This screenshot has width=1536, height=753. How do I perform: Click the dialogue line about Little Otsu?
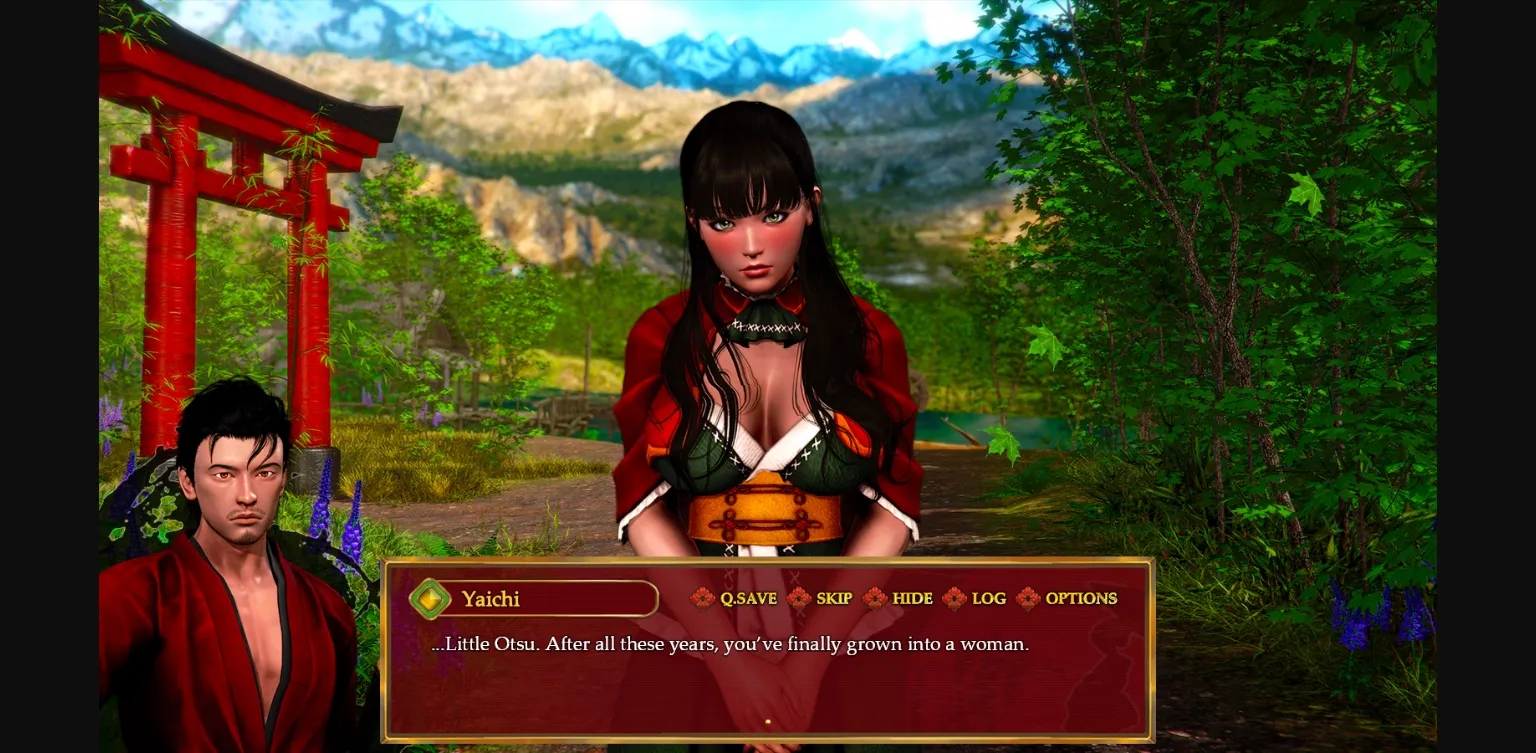tap(730, 644)
